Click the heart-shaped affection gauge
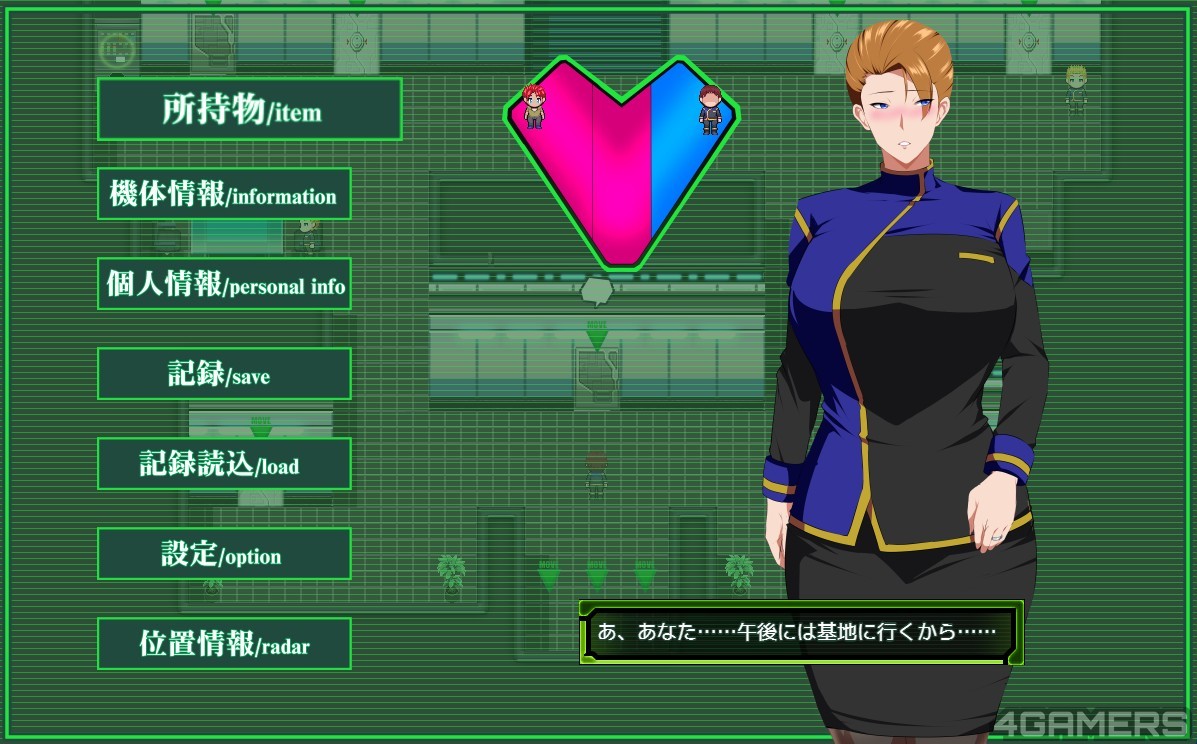 [622, 160]
